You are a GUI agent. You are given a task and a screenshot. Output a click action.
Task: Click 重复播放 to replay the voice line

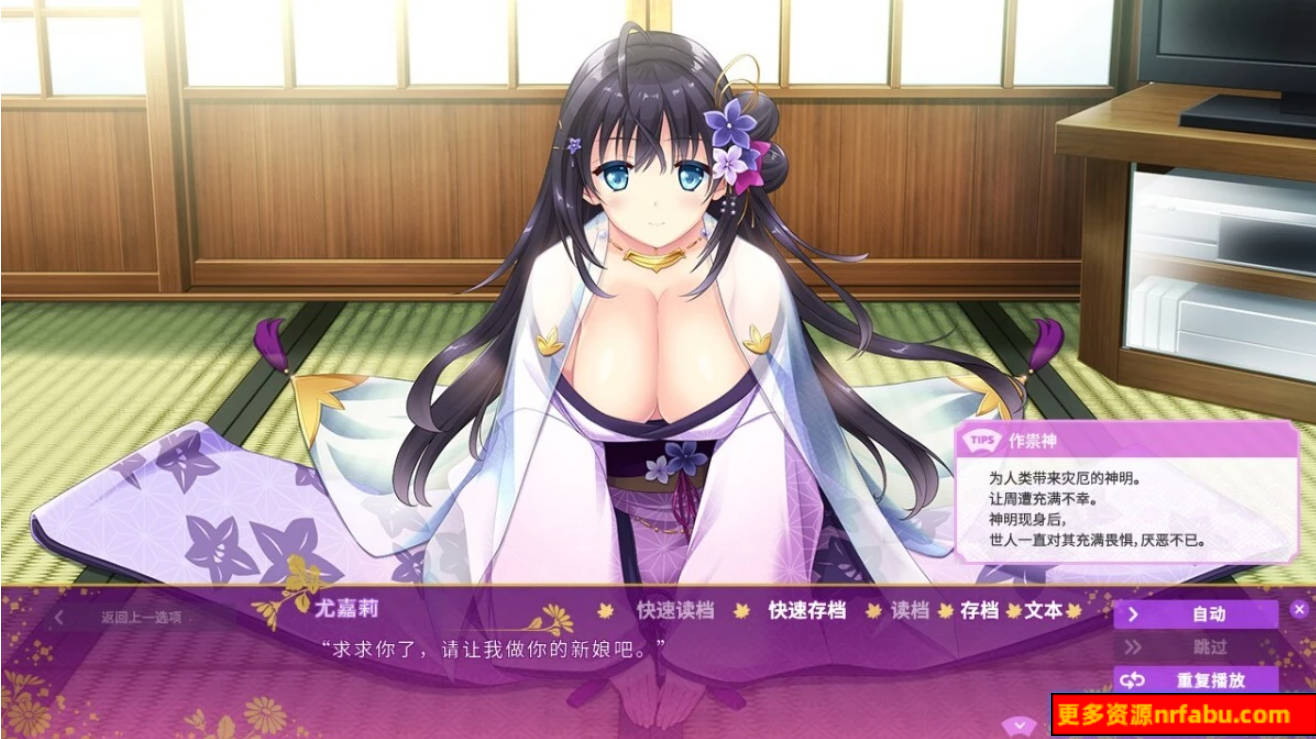1212,680
